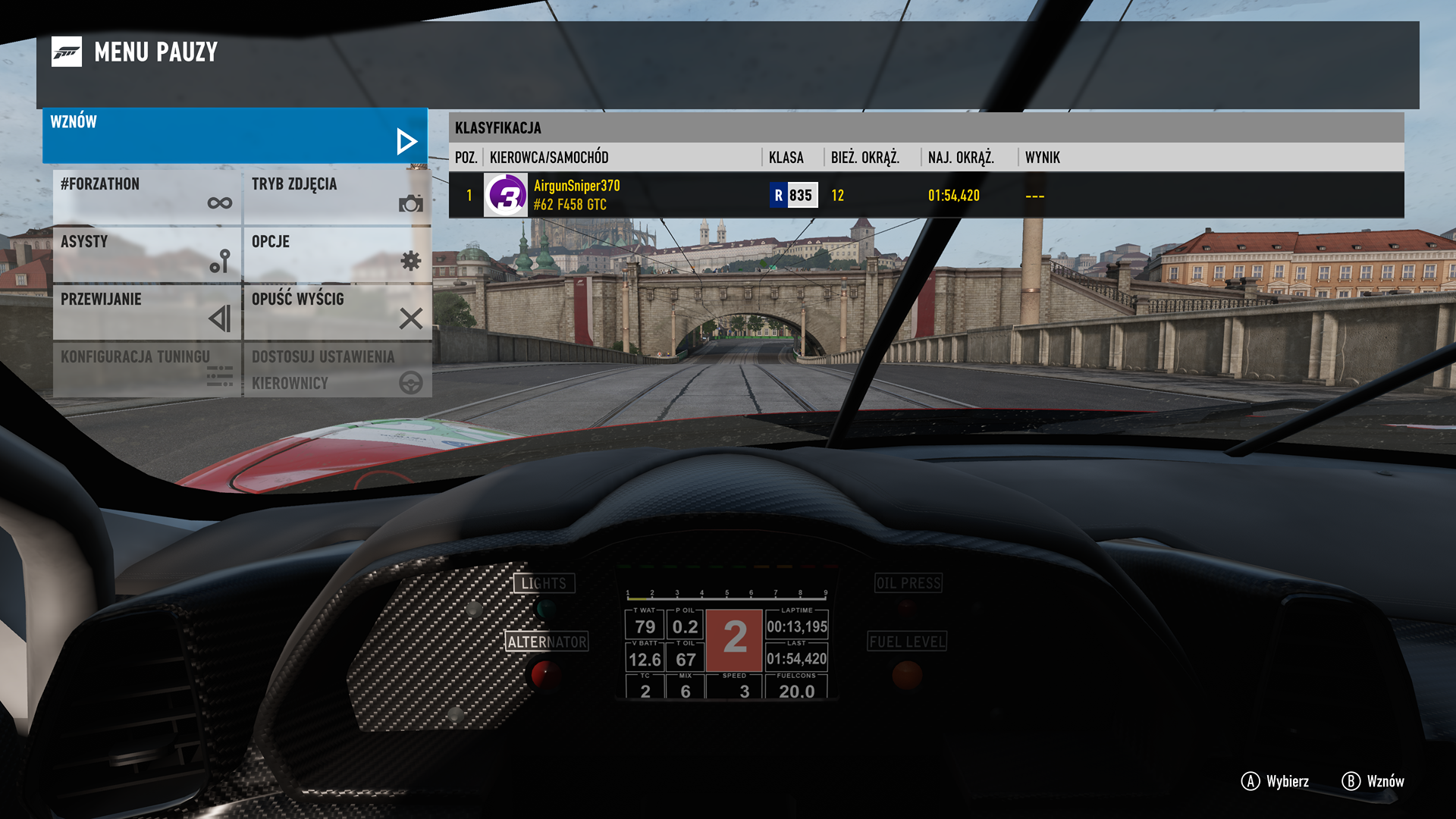Choose Opuść Wyścig to quit race
Viewport: 1456px width, 819px height.
coord(337,311)
